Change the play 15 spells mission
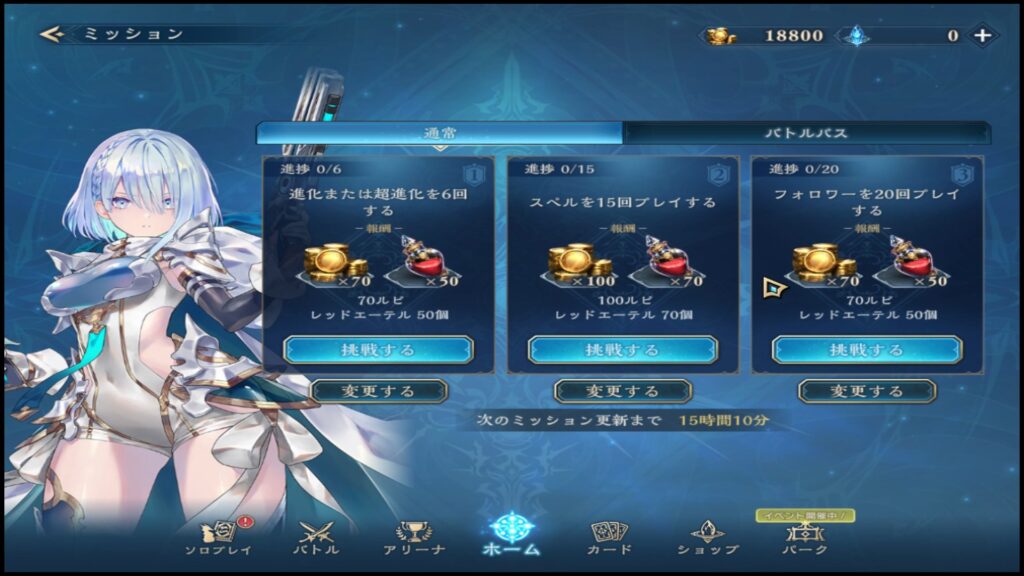 coord(622,391)
